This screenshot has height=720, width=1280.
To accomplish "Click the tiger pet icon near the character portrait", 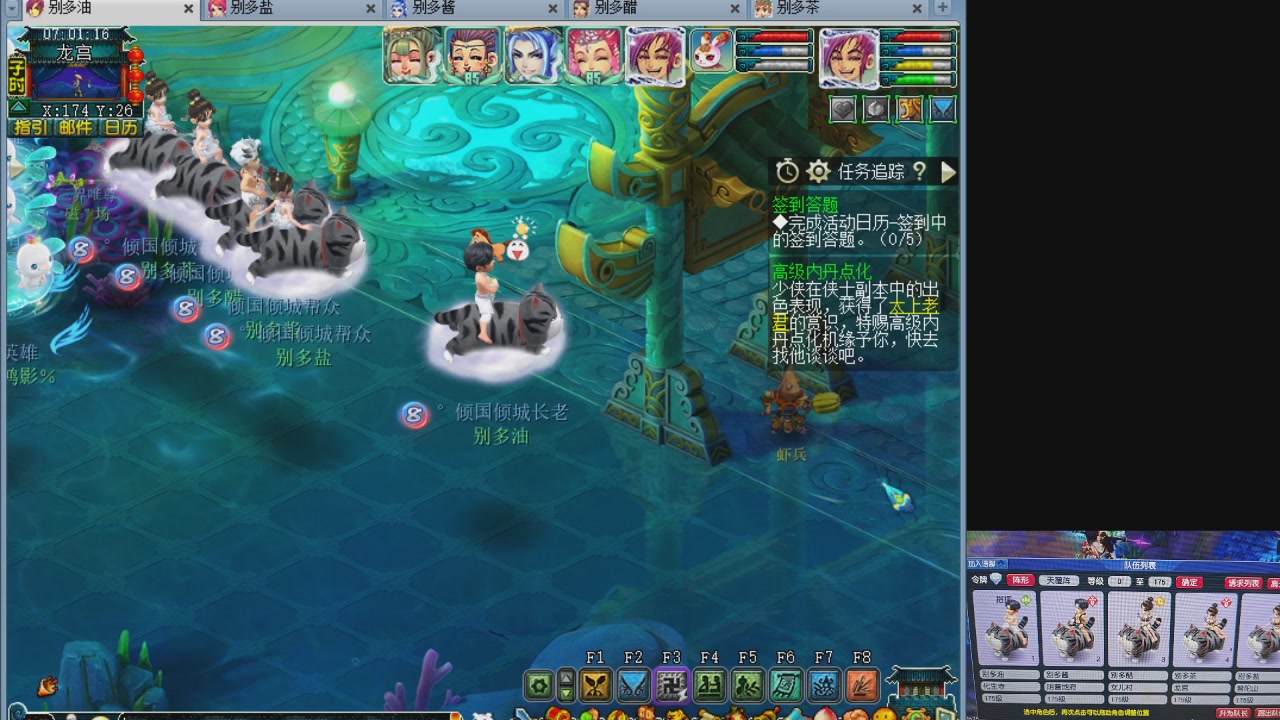I will [910, 109].
